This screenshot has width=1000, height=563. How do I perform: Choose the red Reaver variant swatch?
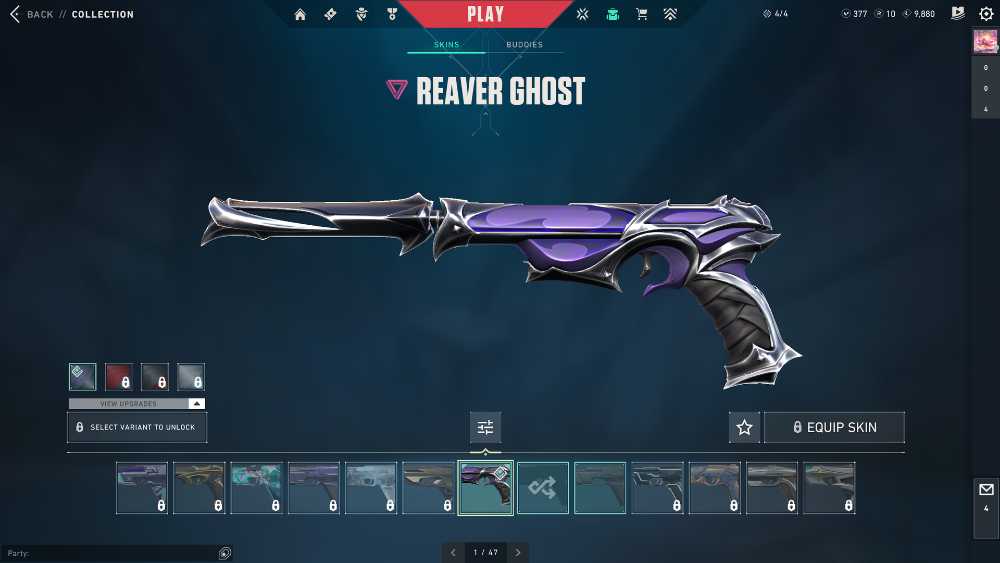pyautogui.click(x=119, y=377)
